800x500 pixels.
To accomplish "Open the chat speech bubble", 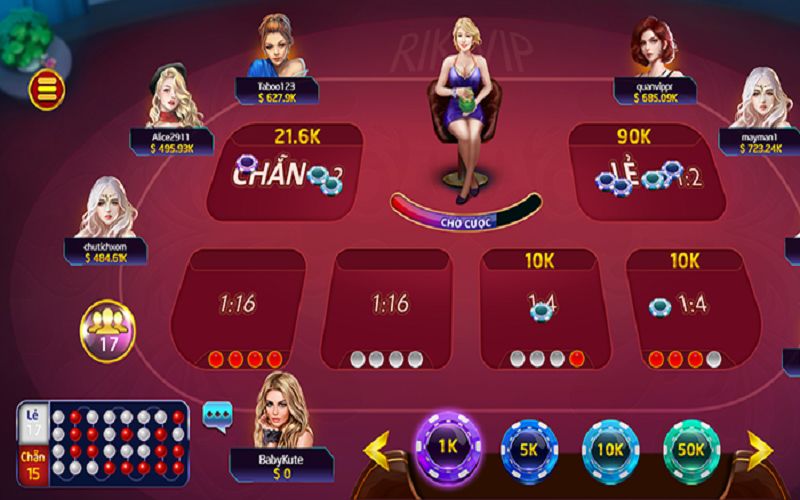I will (x=217, y=412).
